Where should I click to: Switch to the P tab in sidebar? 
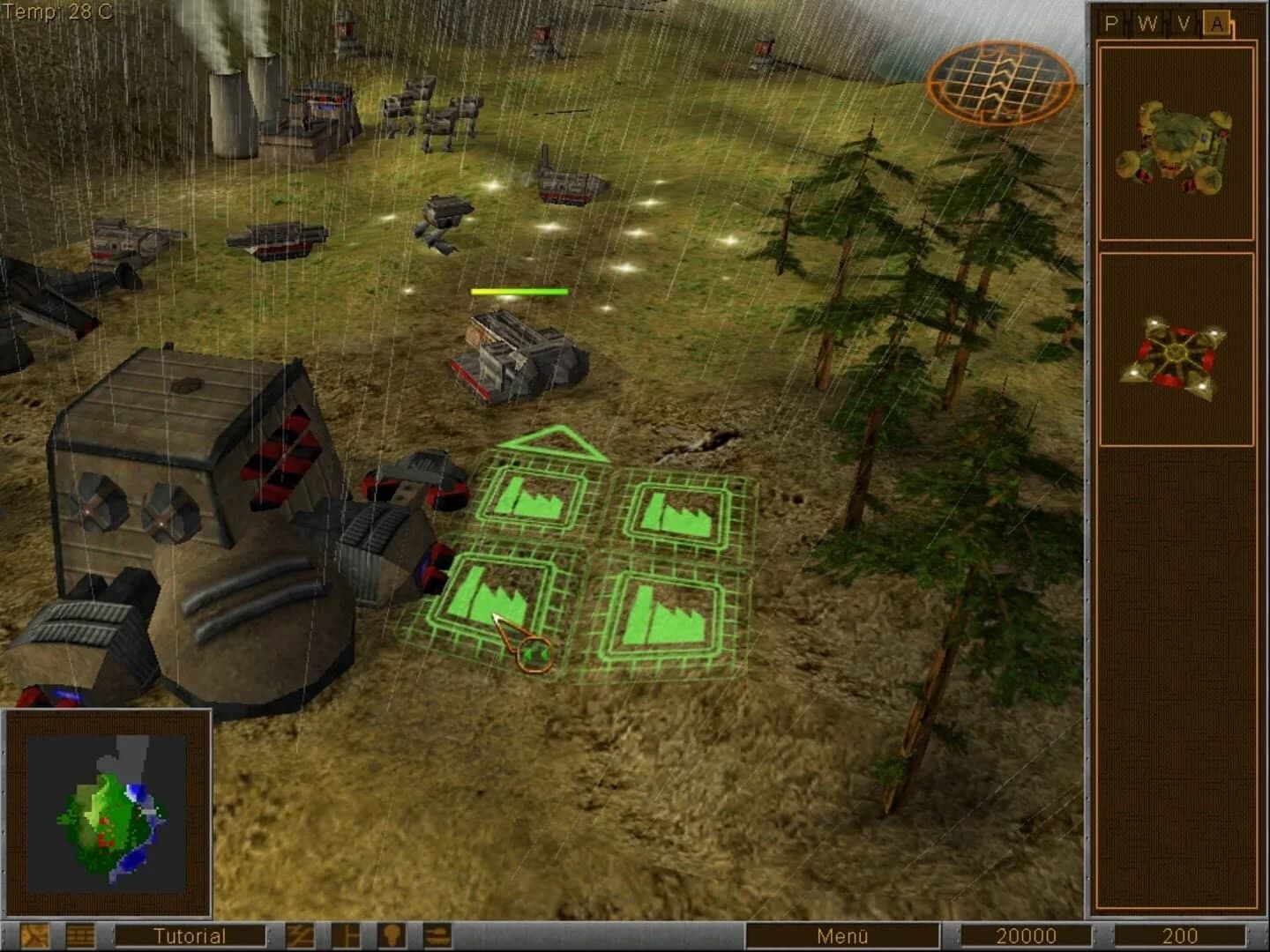coord(1112,24)
